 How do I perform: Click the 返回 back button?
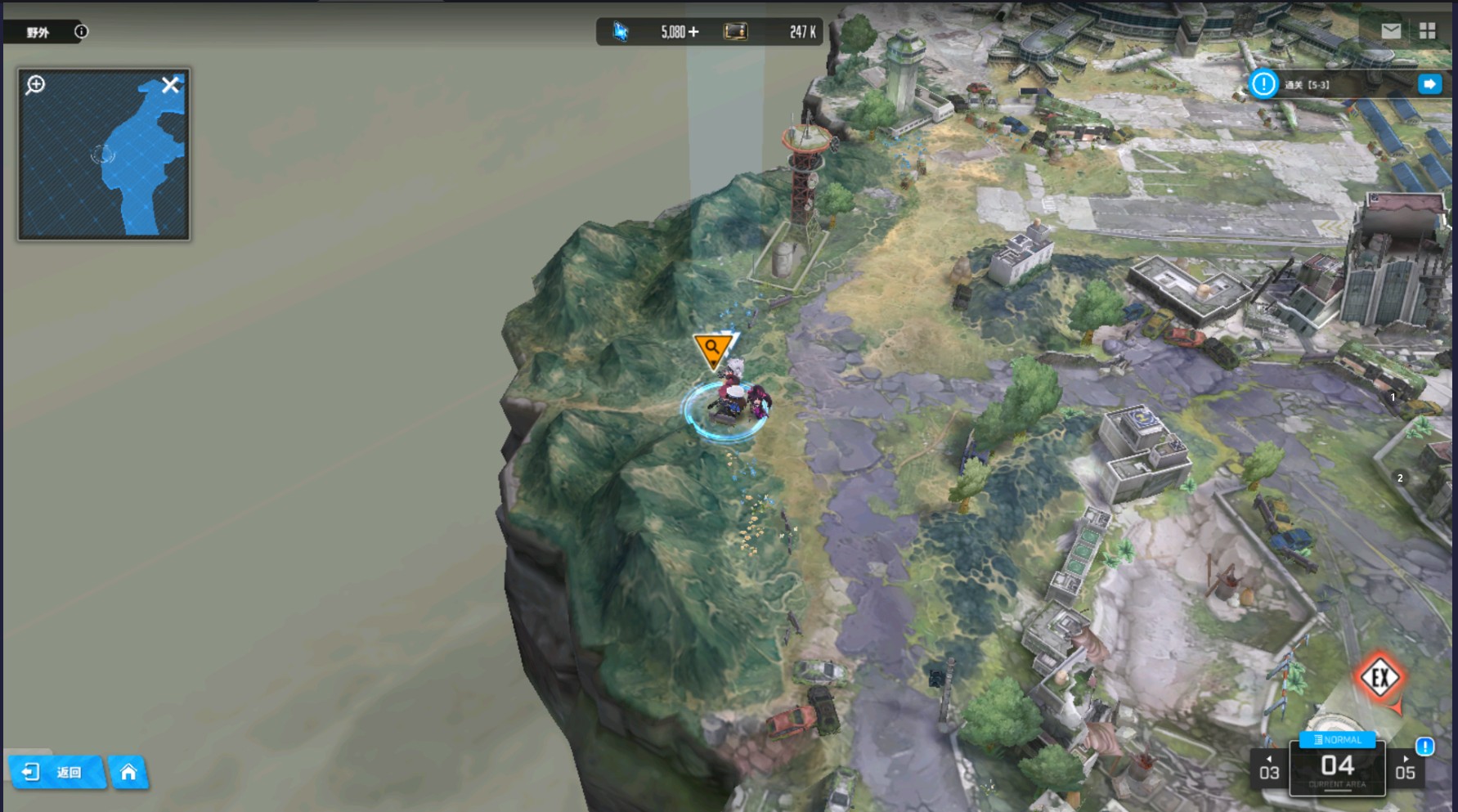tap(56, 772)
